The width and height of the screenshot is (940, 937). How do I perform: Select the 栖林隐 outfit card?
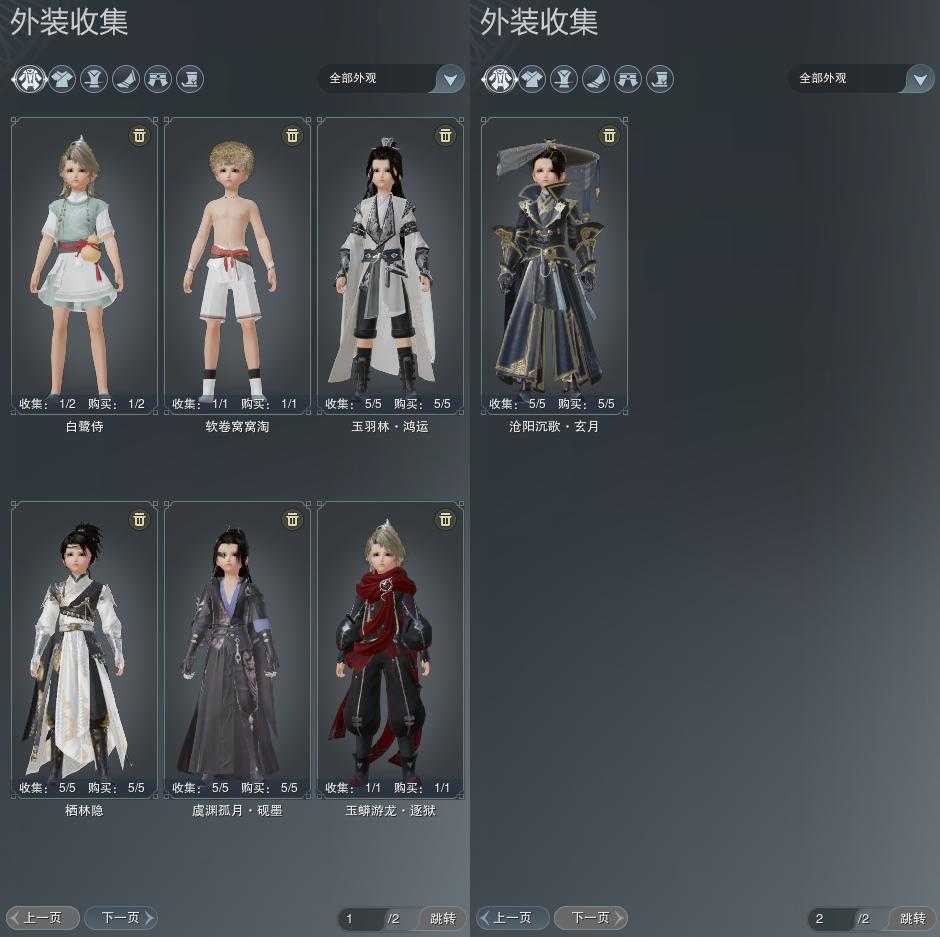pyautogui.click(x=84, y=649)
